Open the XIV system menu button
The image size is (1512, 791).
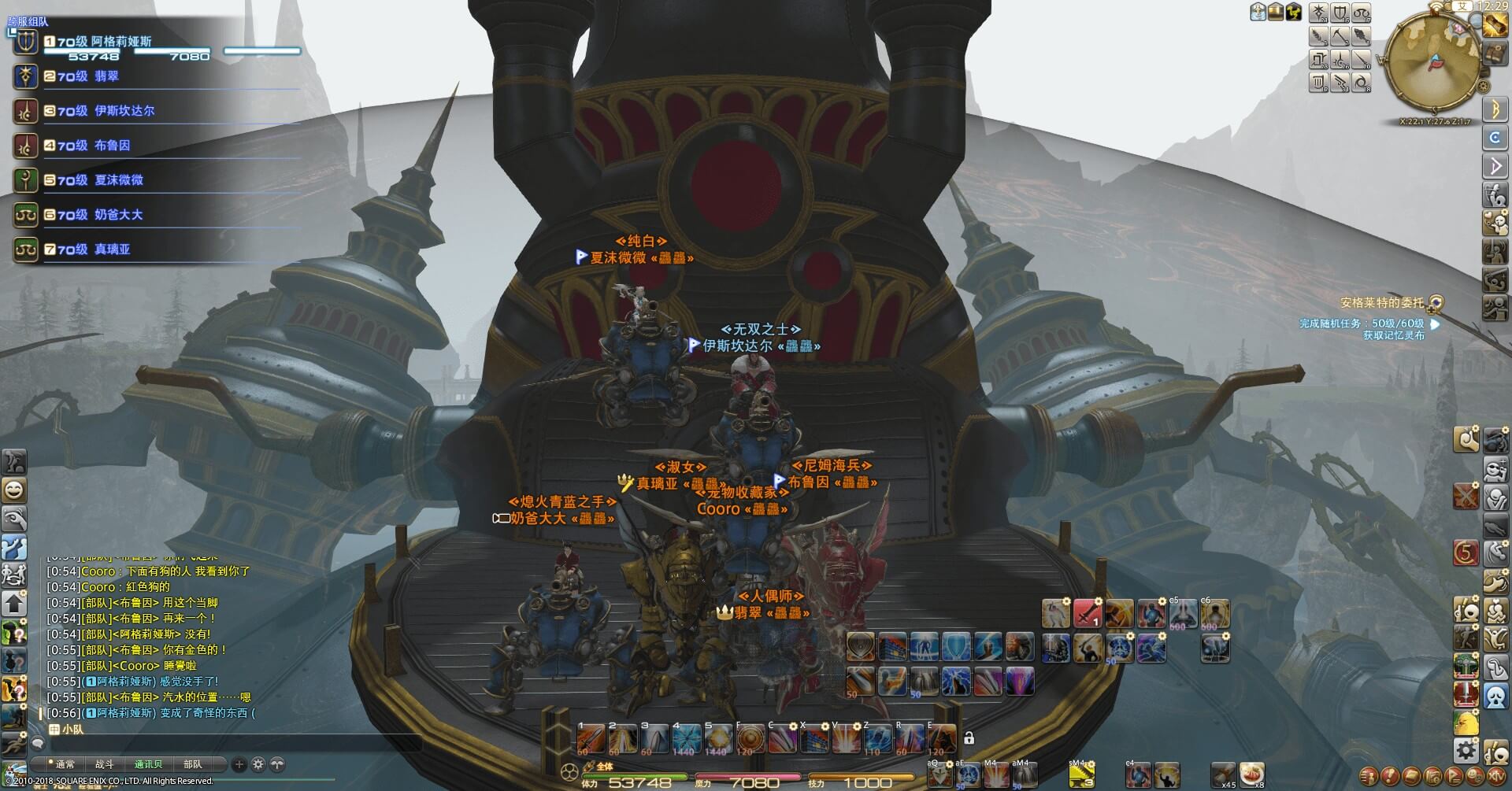click(x=1496, y=776)
